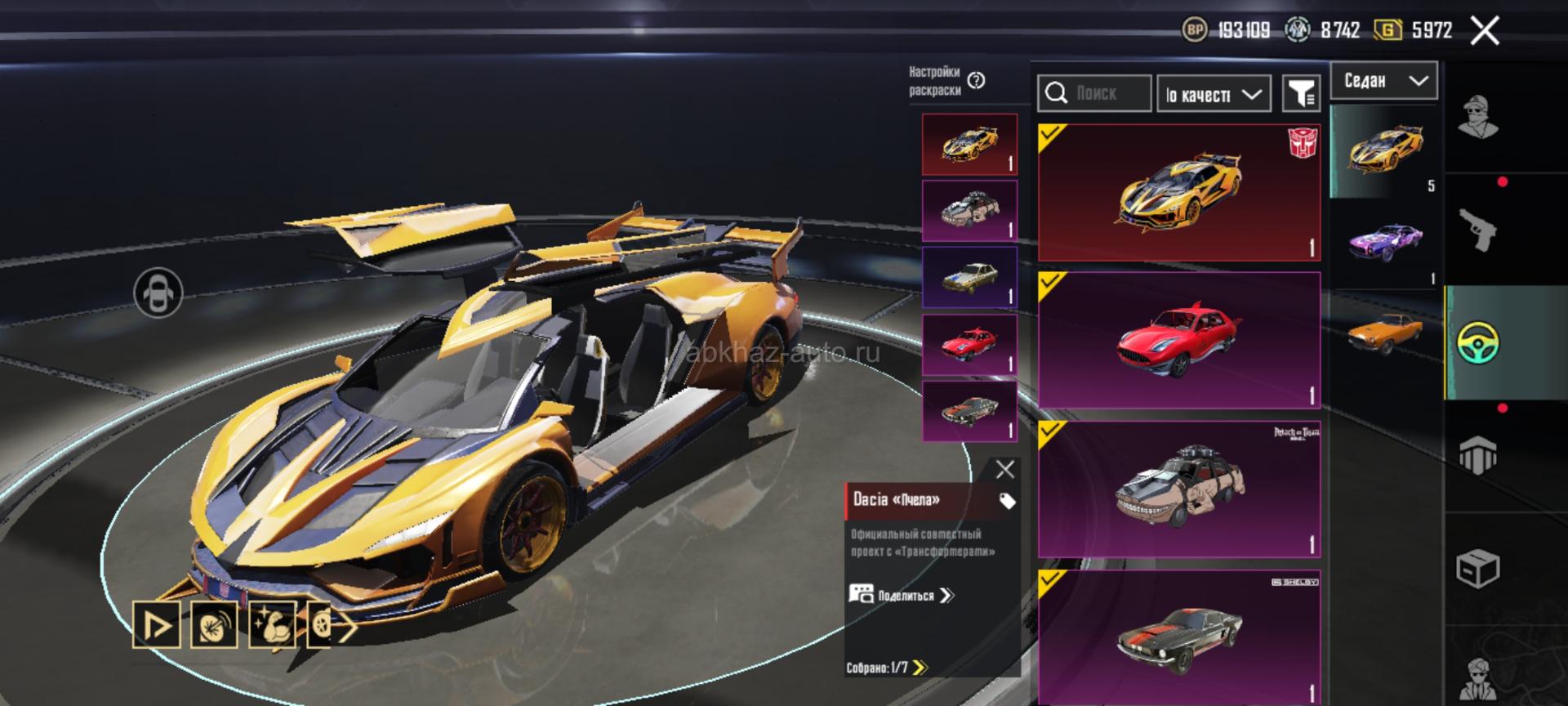This screenshot has height=706, width=1568.
Task: Close the garage screen with the X
Action: [1485, 31]
